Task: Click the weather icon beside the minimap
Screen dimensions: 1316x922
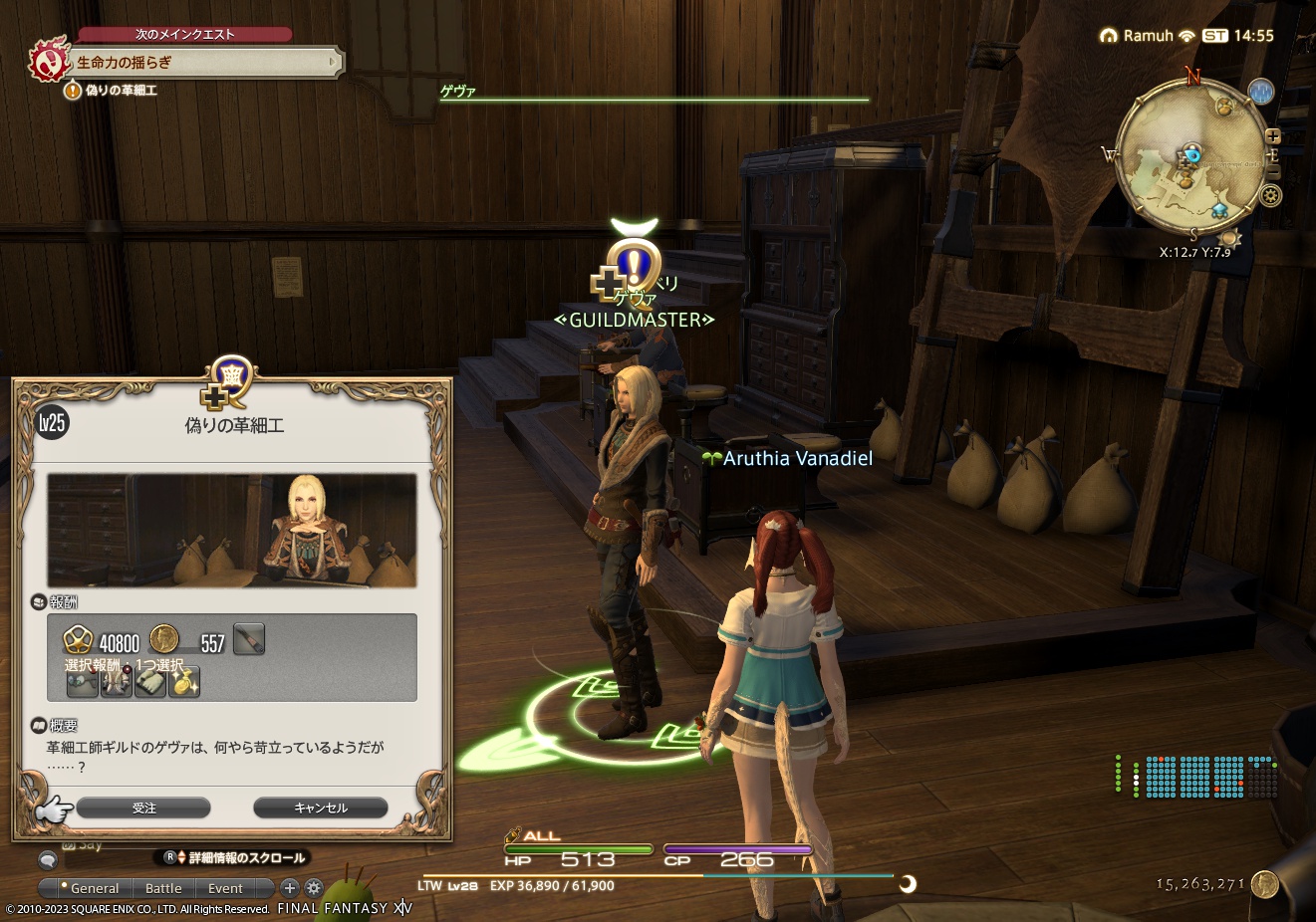Action: pos(1260,91)
